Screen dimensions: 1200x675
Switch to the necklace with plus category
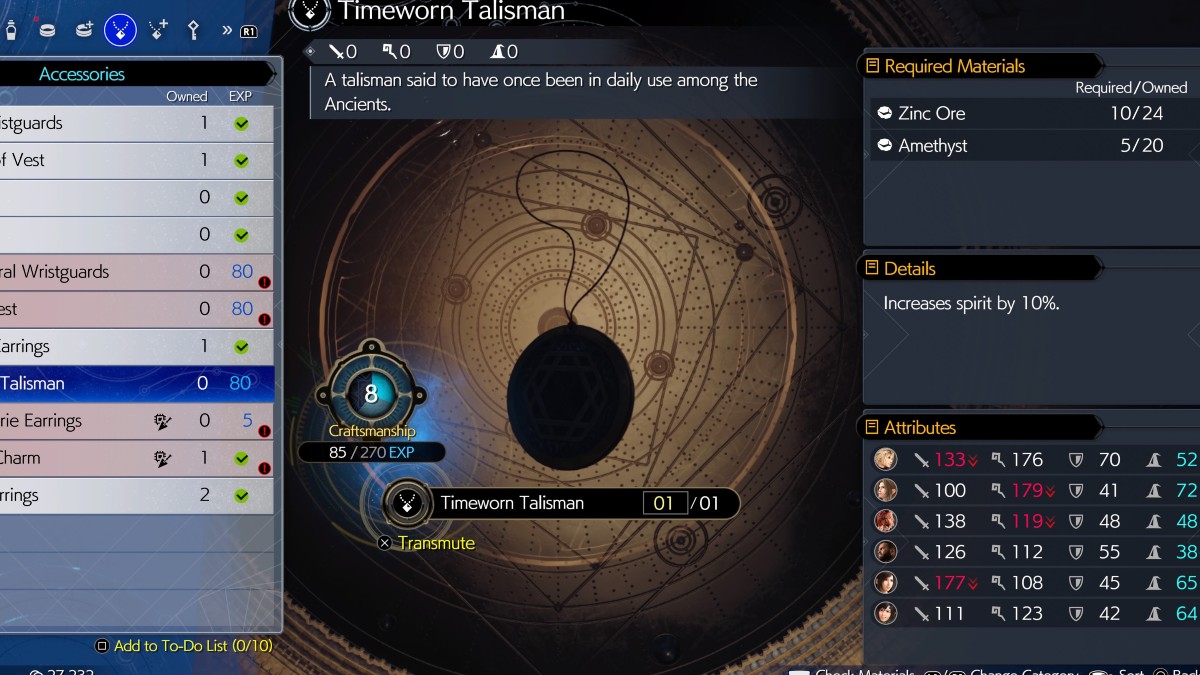point(158,30)
